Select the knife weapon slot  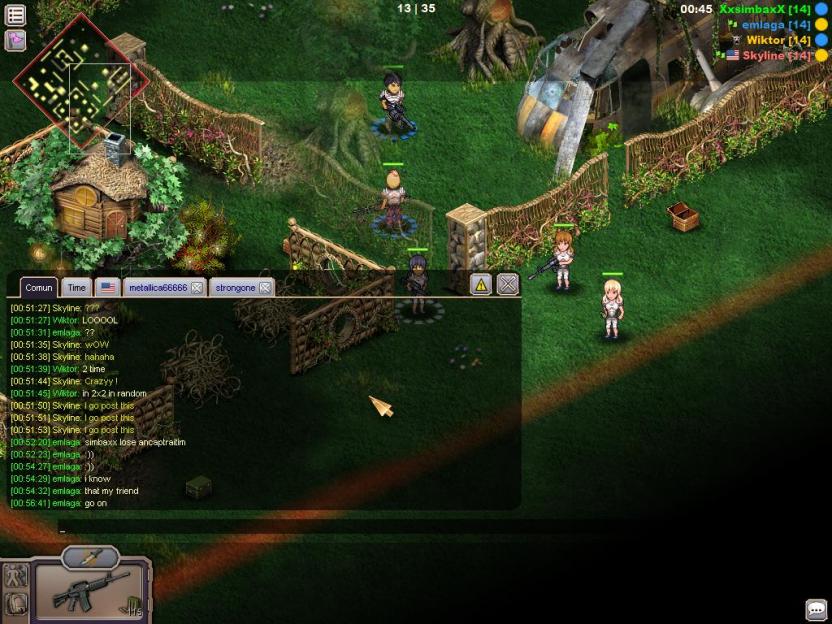click(90, 558)
